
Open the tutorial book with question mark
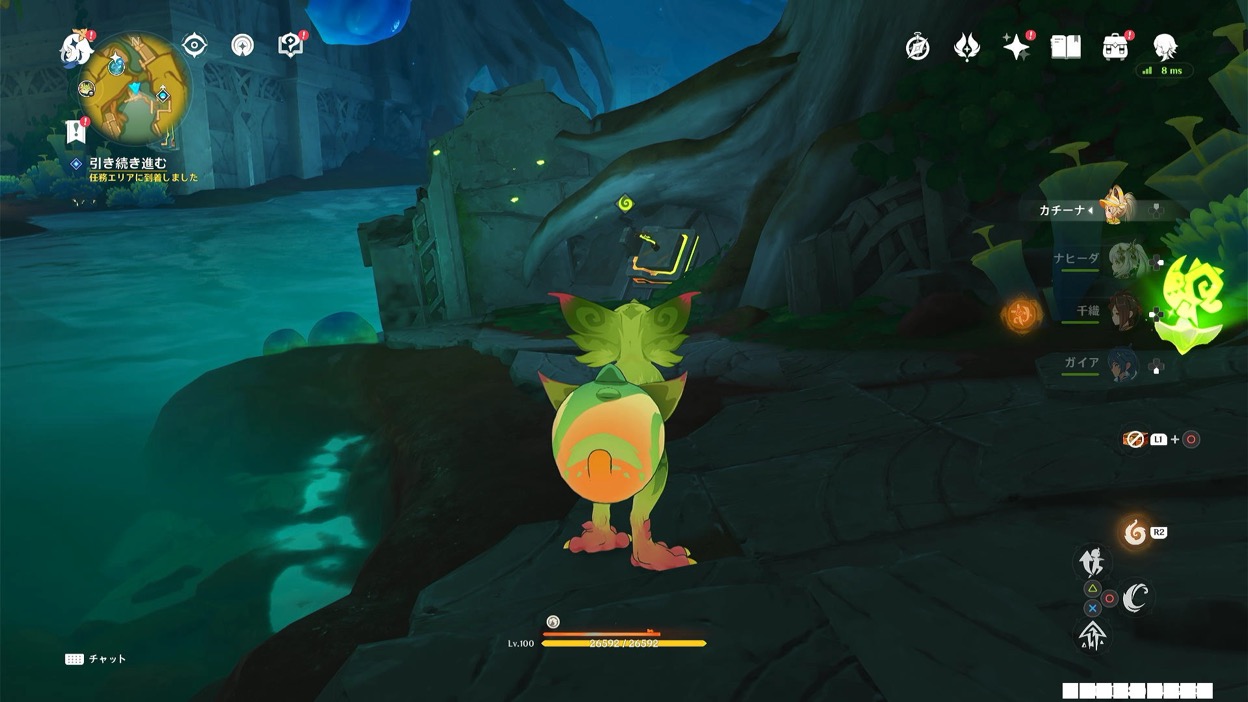tap(290, 45)
